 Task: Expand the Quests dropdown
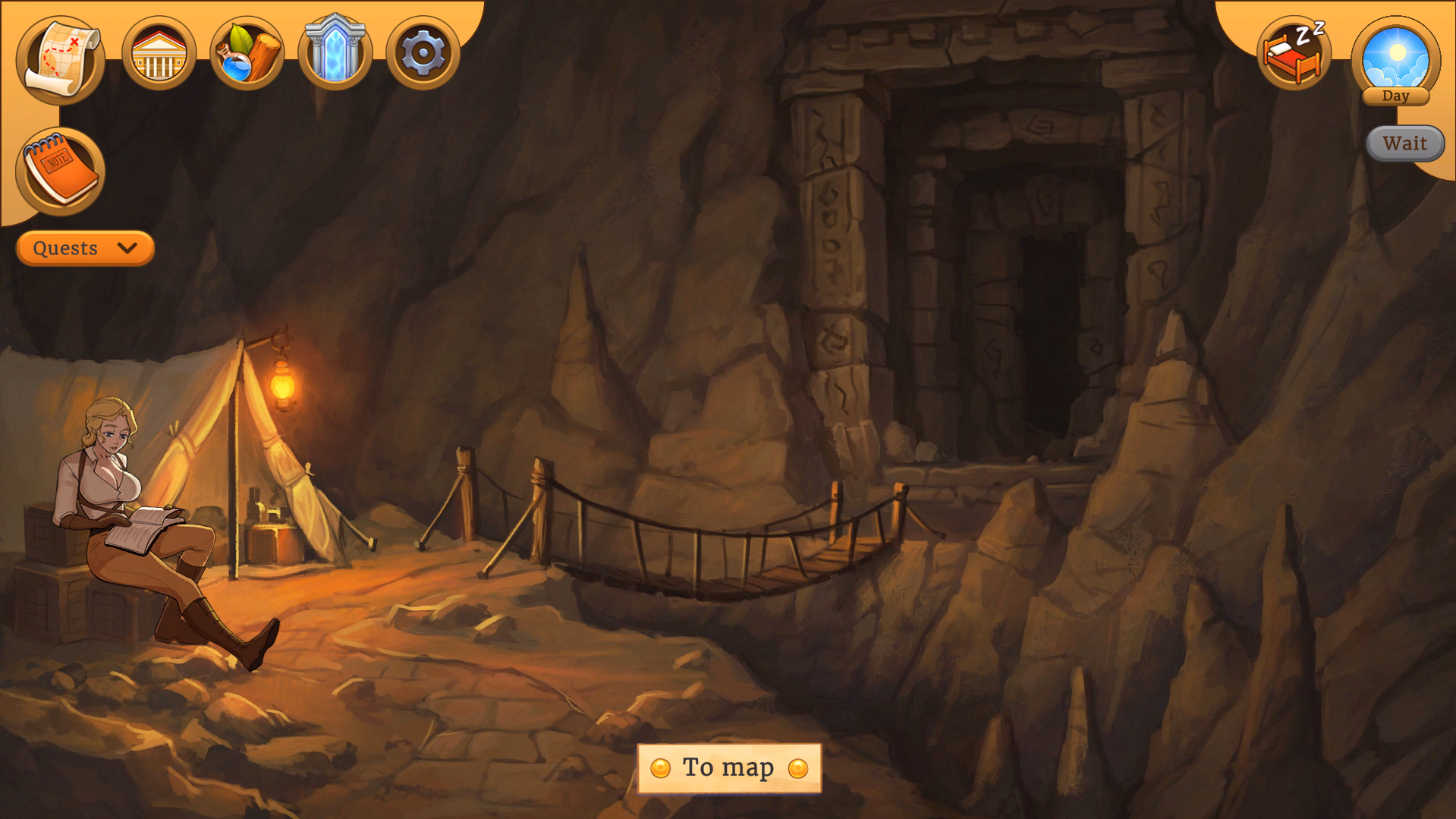85,248
